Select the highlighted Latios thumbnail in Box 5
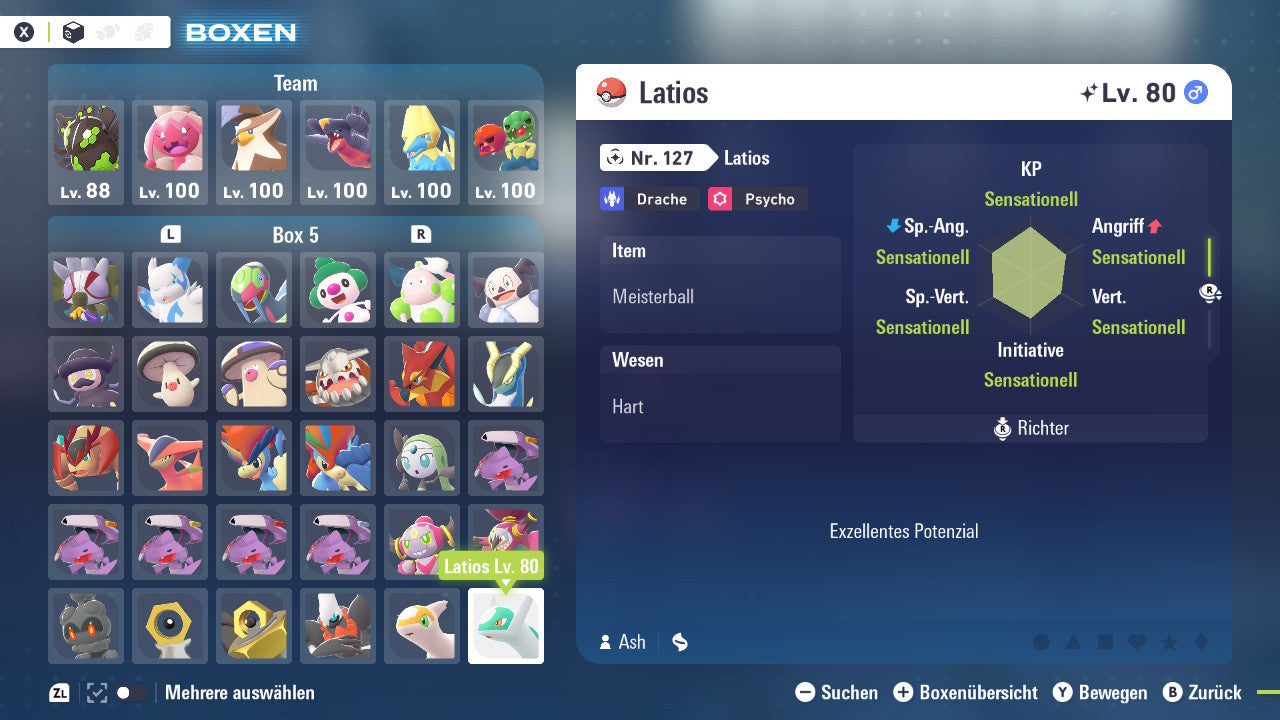Viewport: 1280px width, 720px height. point(506,625)
